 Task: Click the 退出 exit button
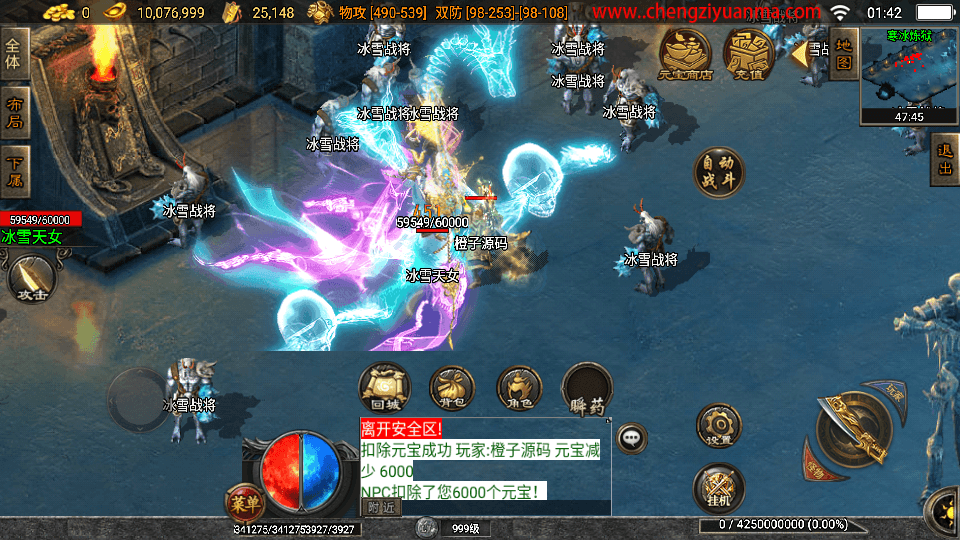pos(944,160)
